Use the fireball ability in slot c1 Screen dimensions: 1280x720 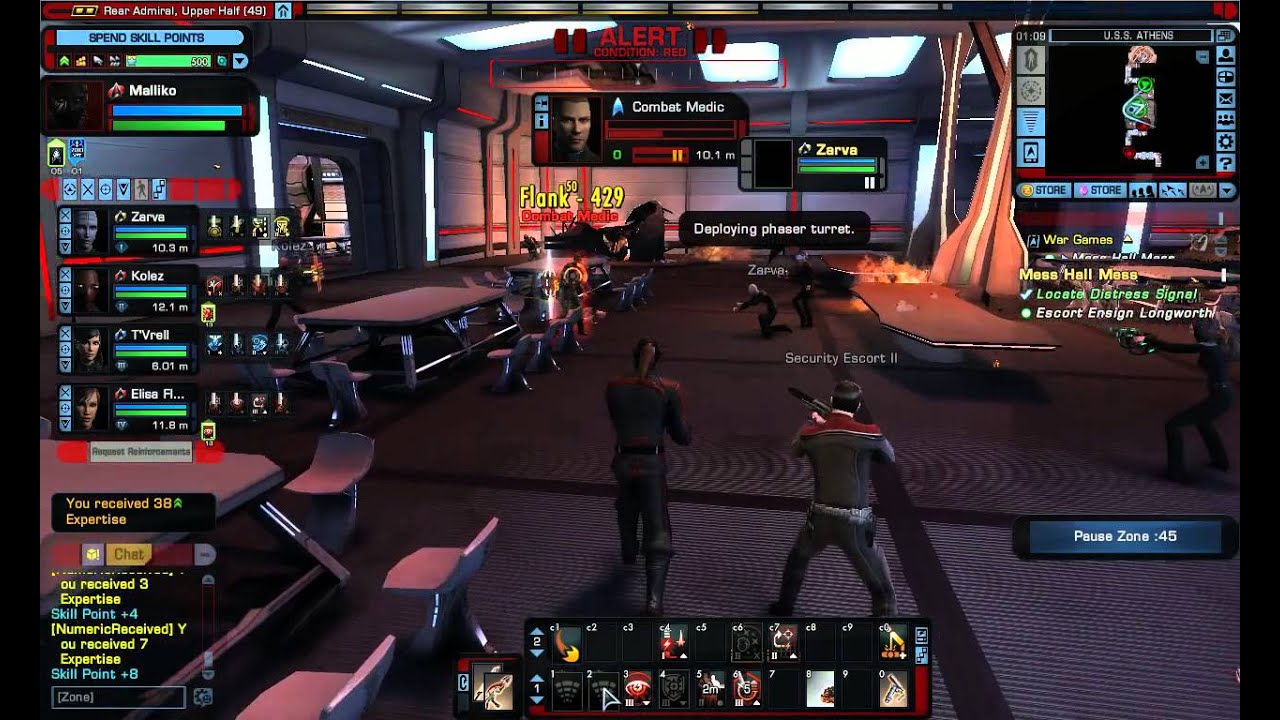tap(565, 646)
